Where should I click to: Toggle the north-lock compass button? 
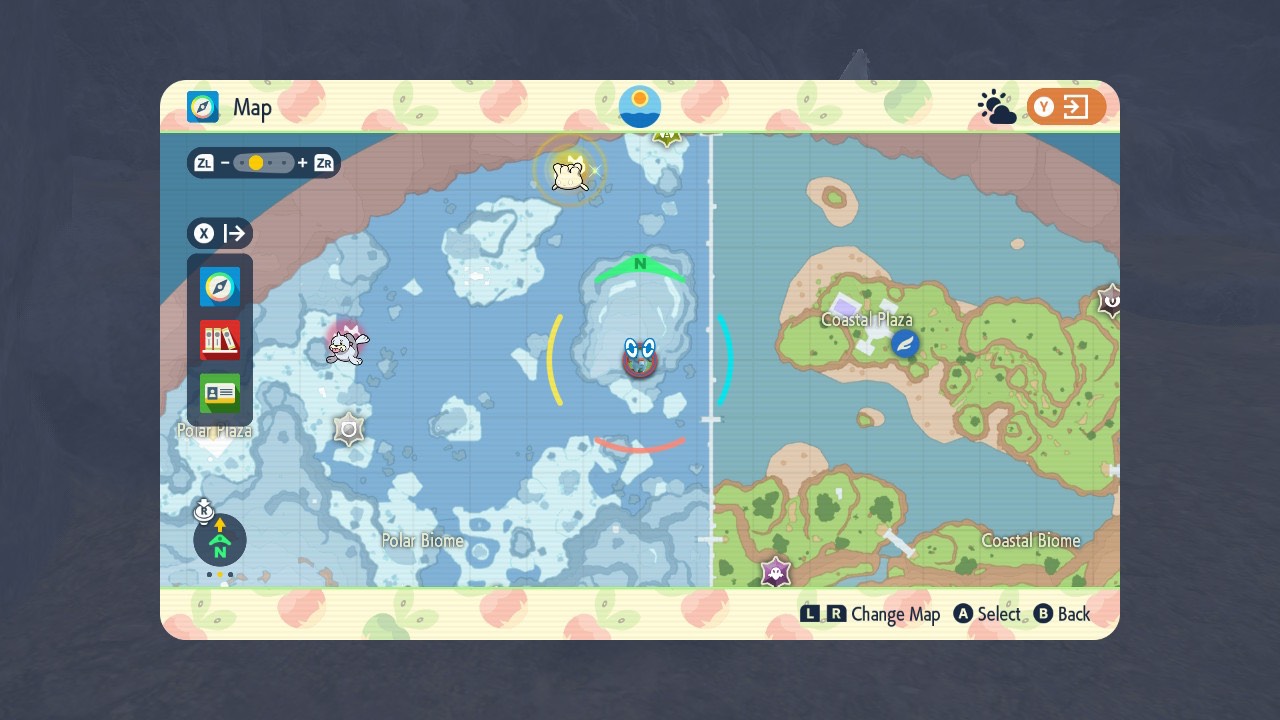coord(219,541)
